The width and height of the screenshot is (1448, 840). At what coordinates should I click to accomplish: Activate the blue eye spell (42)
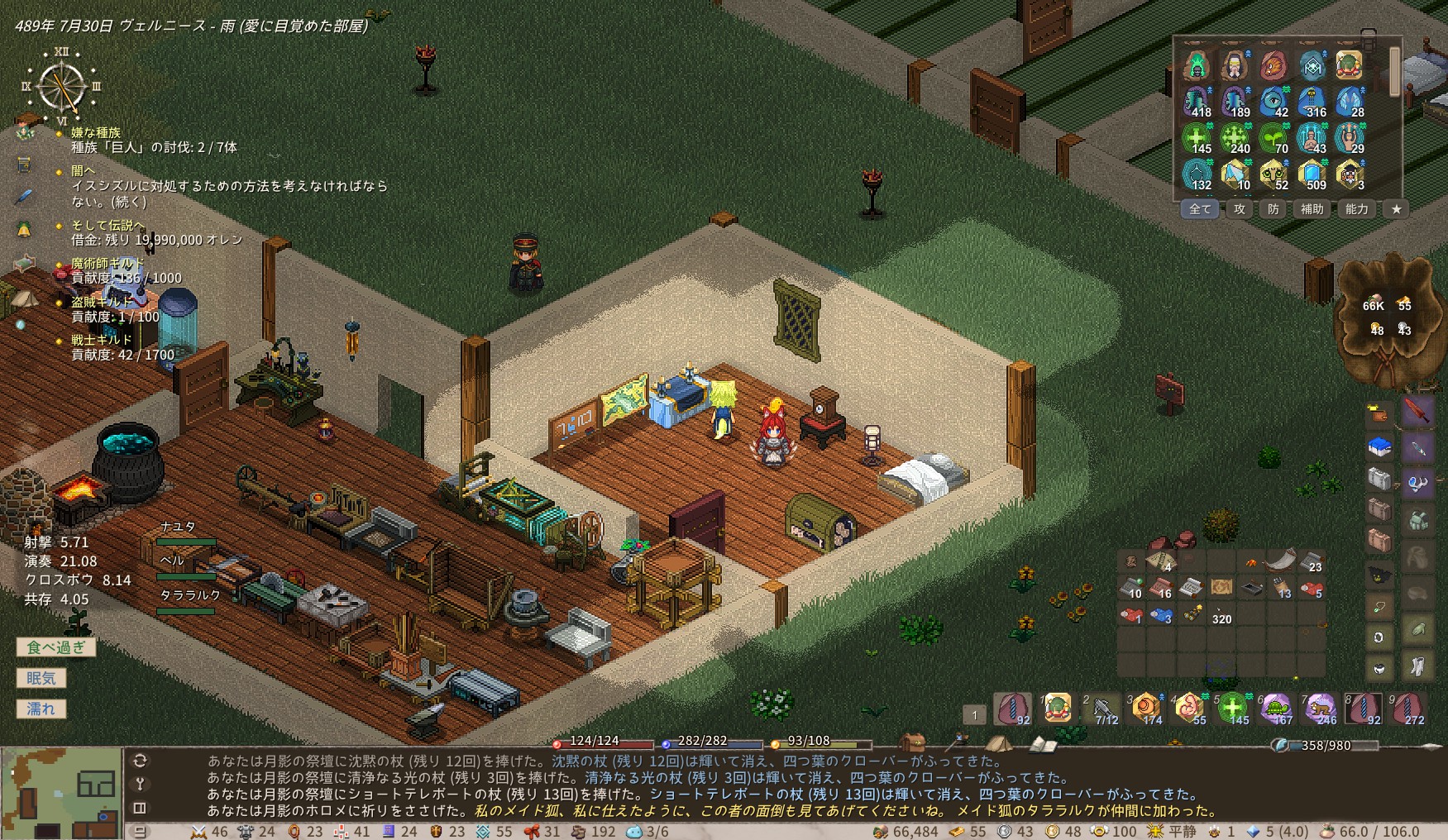click(1274, 101)
